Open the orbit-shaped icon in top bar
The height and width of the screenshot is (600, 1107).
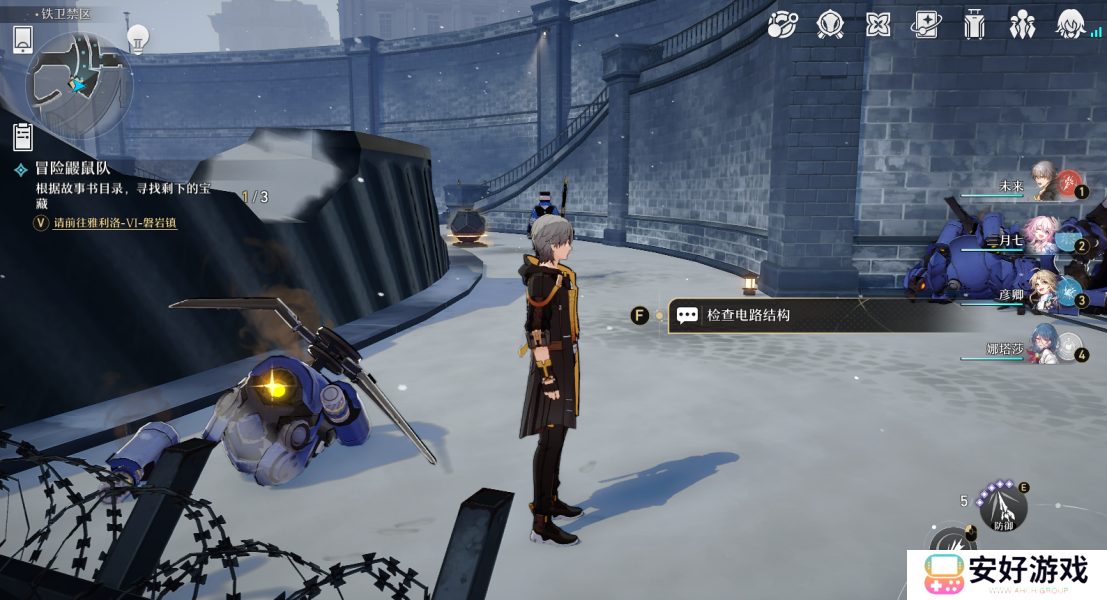(782, 25)
